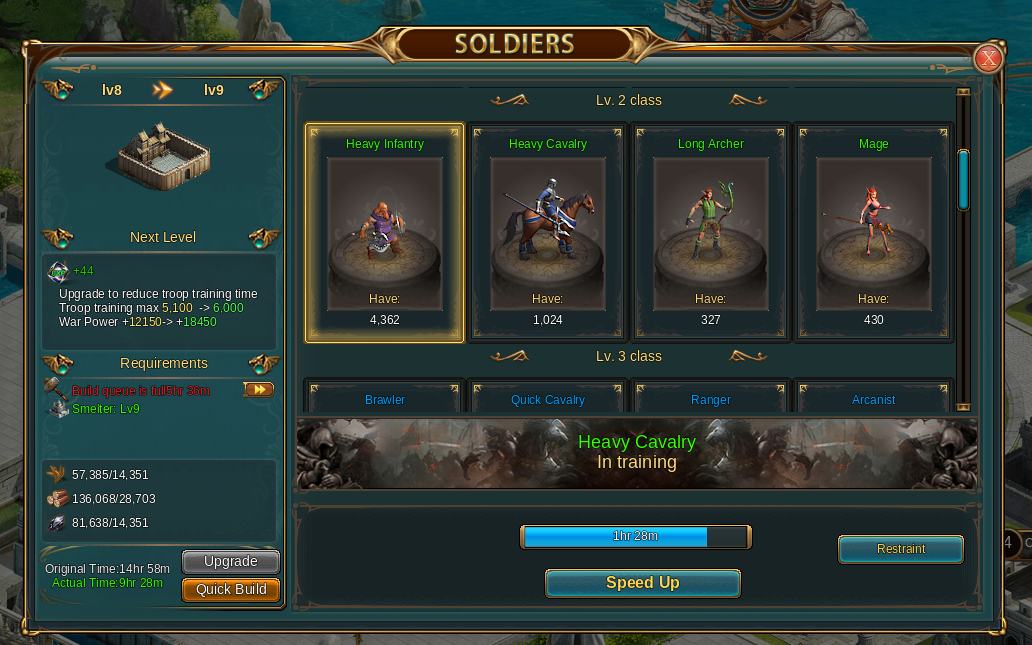
Task: Speed up the full build queue arrow
Action: coord(258,390)
